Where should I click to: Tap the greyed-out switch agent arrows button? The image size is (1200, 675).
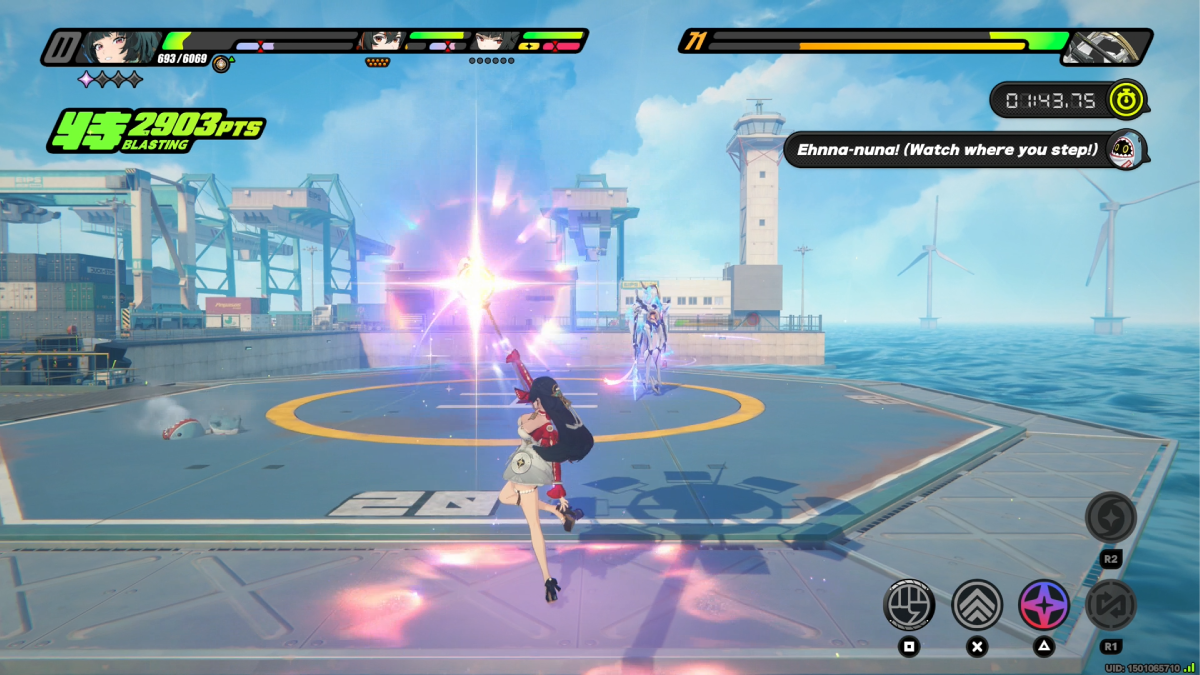[1110, 605]
